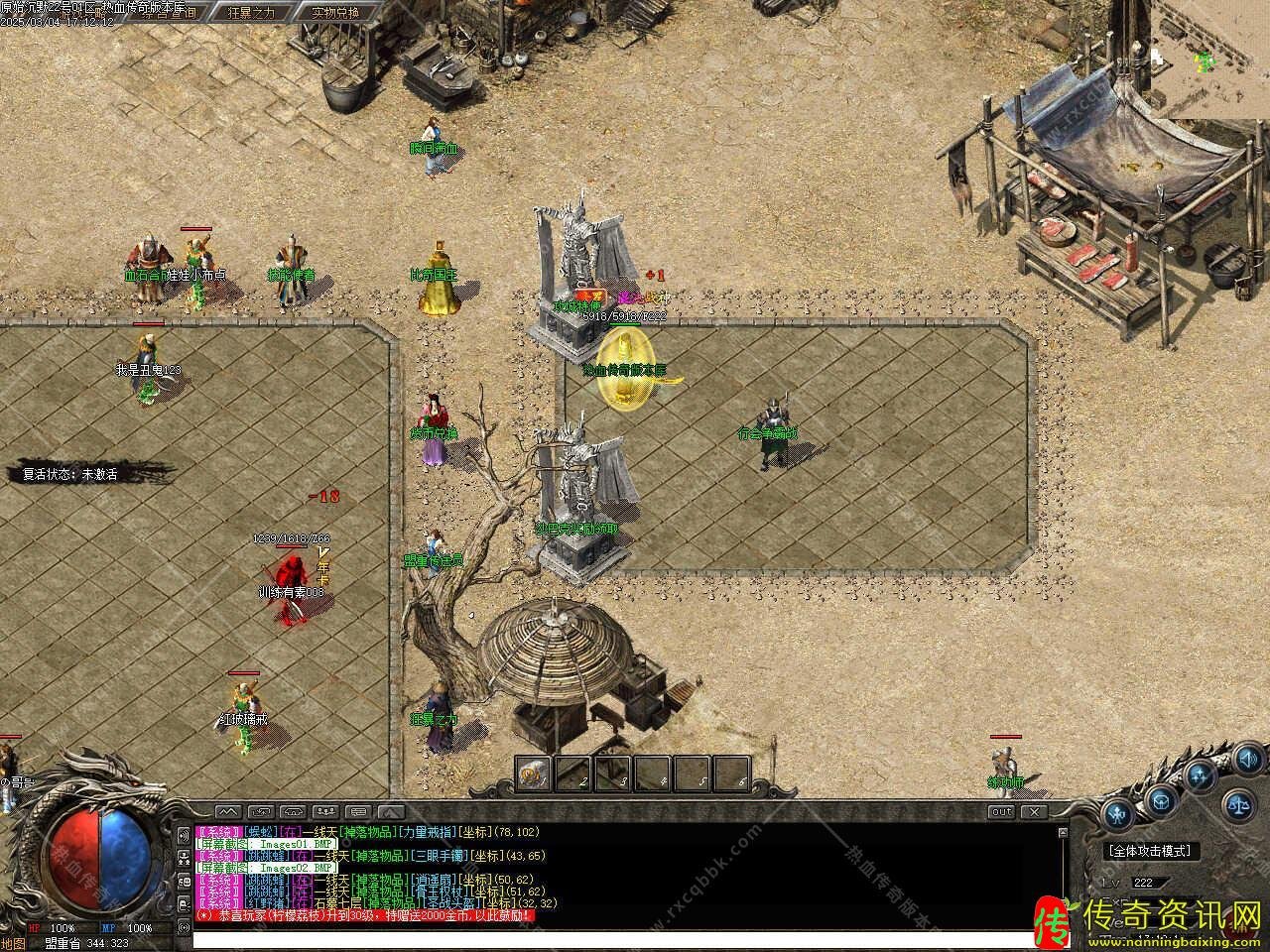The height and width of the screenshot is (952, 1270).
Task: Click the chat panel's out button
Action: [1002, 812]
